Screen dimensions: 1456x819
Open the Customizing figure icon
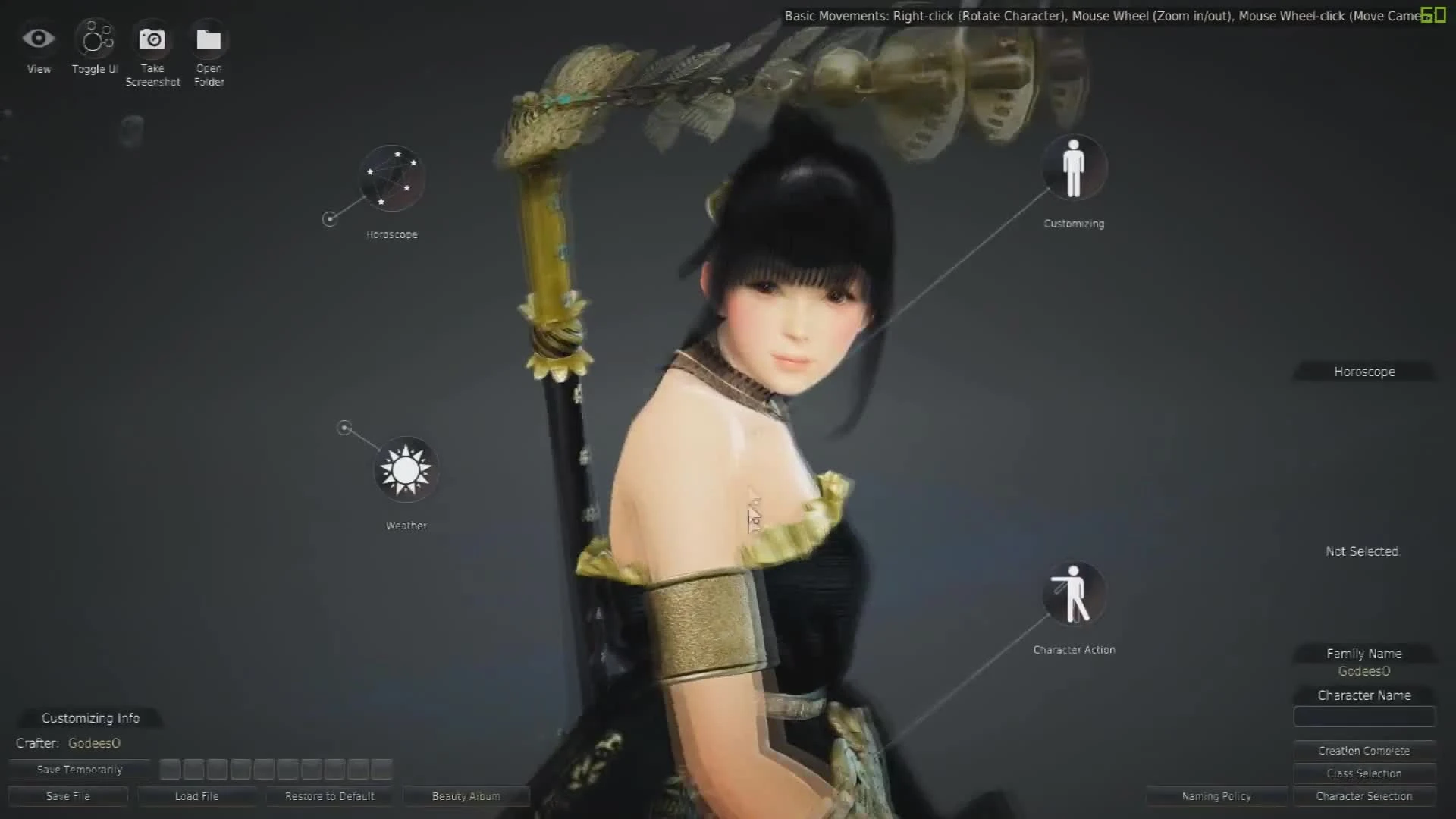(x=1074, y=168)
